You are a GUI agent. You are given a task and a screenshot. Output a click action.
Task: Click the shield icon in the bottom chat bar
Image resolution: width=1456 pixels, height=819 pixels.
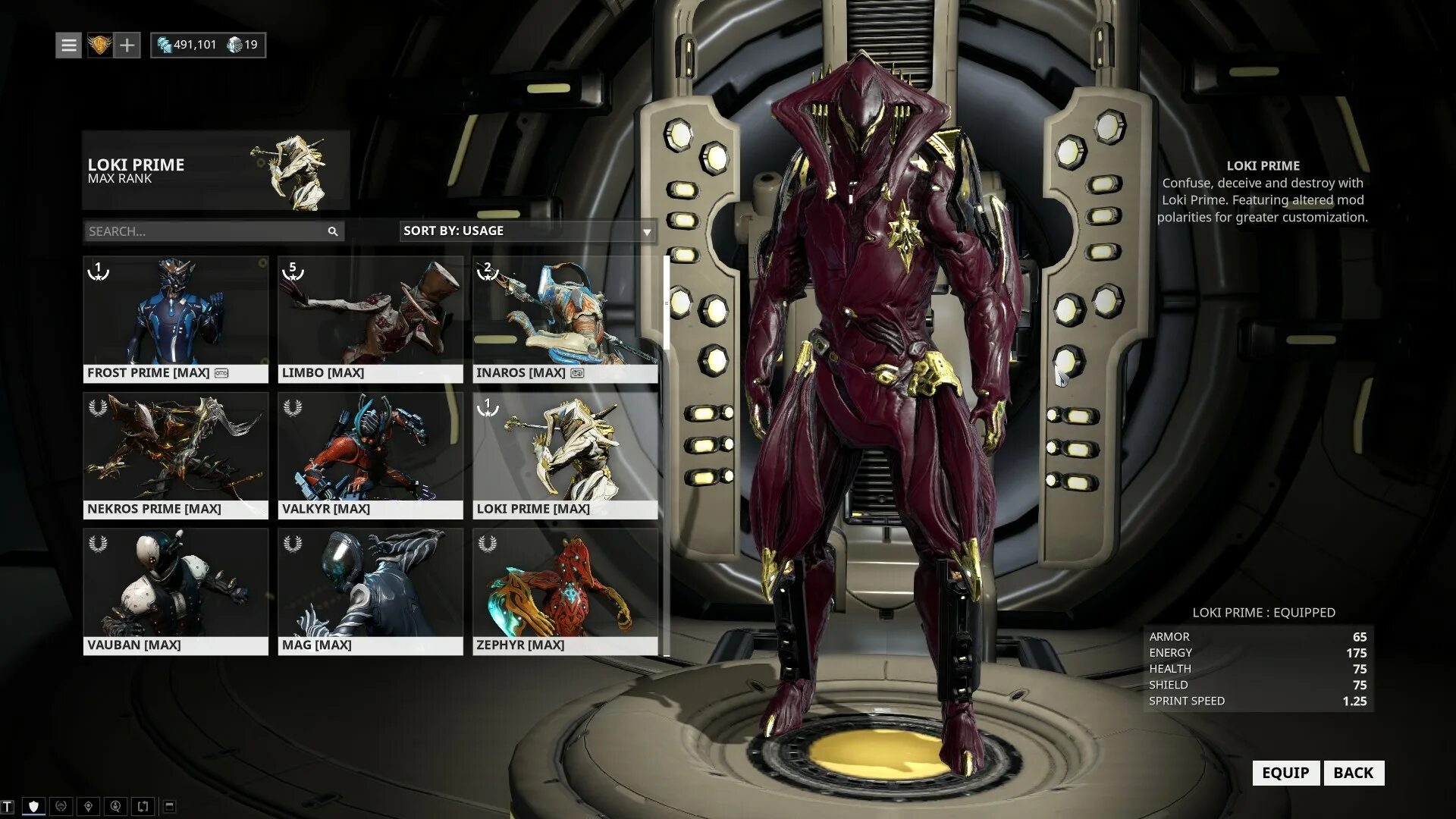[33, 806]
